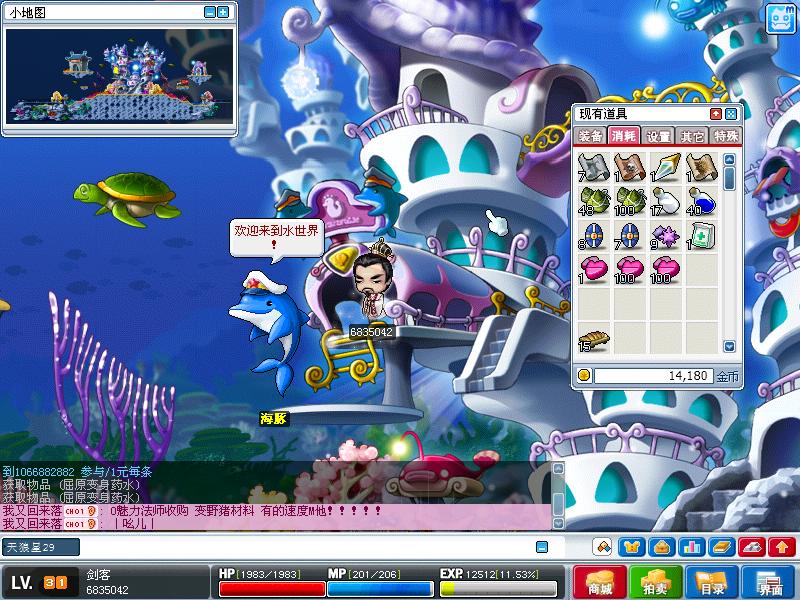Screen dimensions: 800x600
Task: Select the green cross card item
Action: 701,236
